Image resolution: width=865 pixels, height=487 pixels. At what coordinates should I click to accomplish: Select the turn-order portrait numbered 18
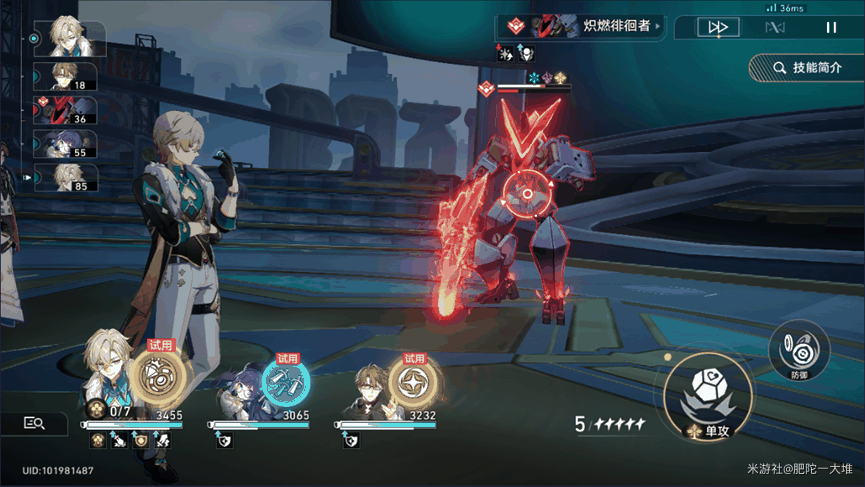[x=66, y=76]
